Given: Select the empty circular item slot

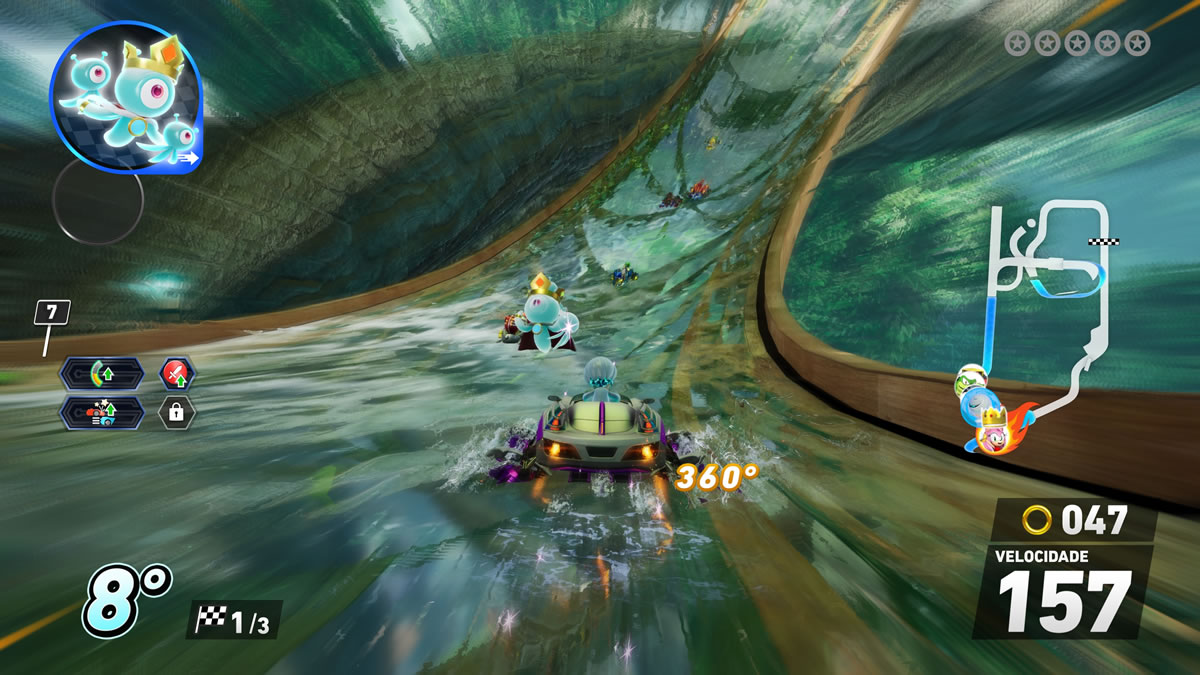Looking at the screenshot, I should [97, 200].
